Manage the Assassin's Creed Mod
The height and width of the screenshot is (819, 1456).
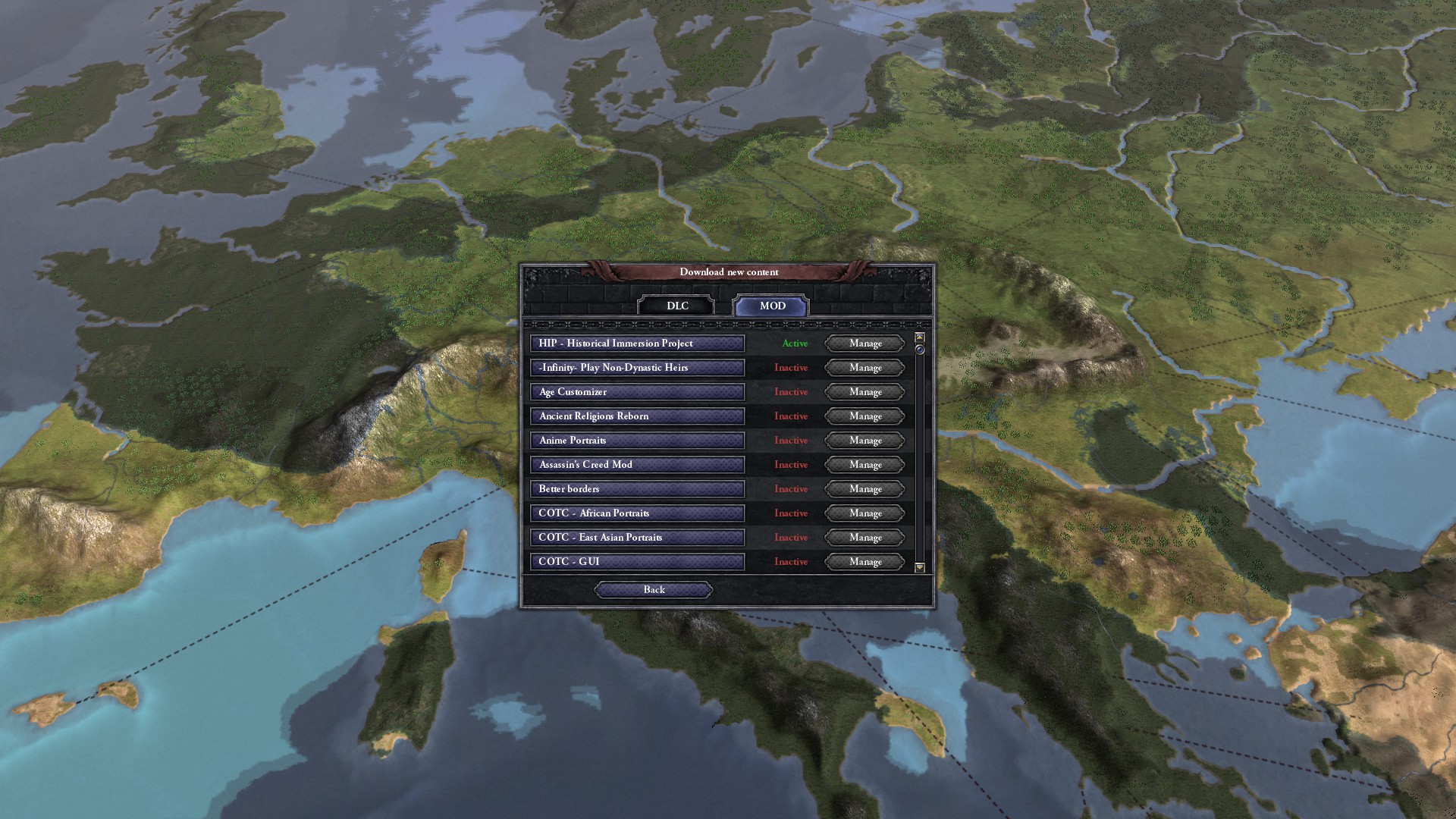point(865,465)
